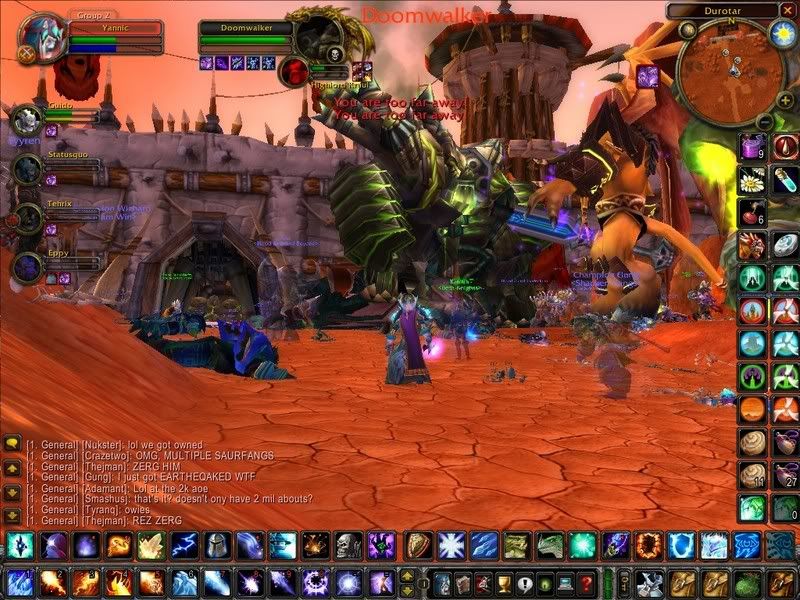Select Yannic's player portrait
This screenshot has height=600, width=800.
tap(40, 38)
